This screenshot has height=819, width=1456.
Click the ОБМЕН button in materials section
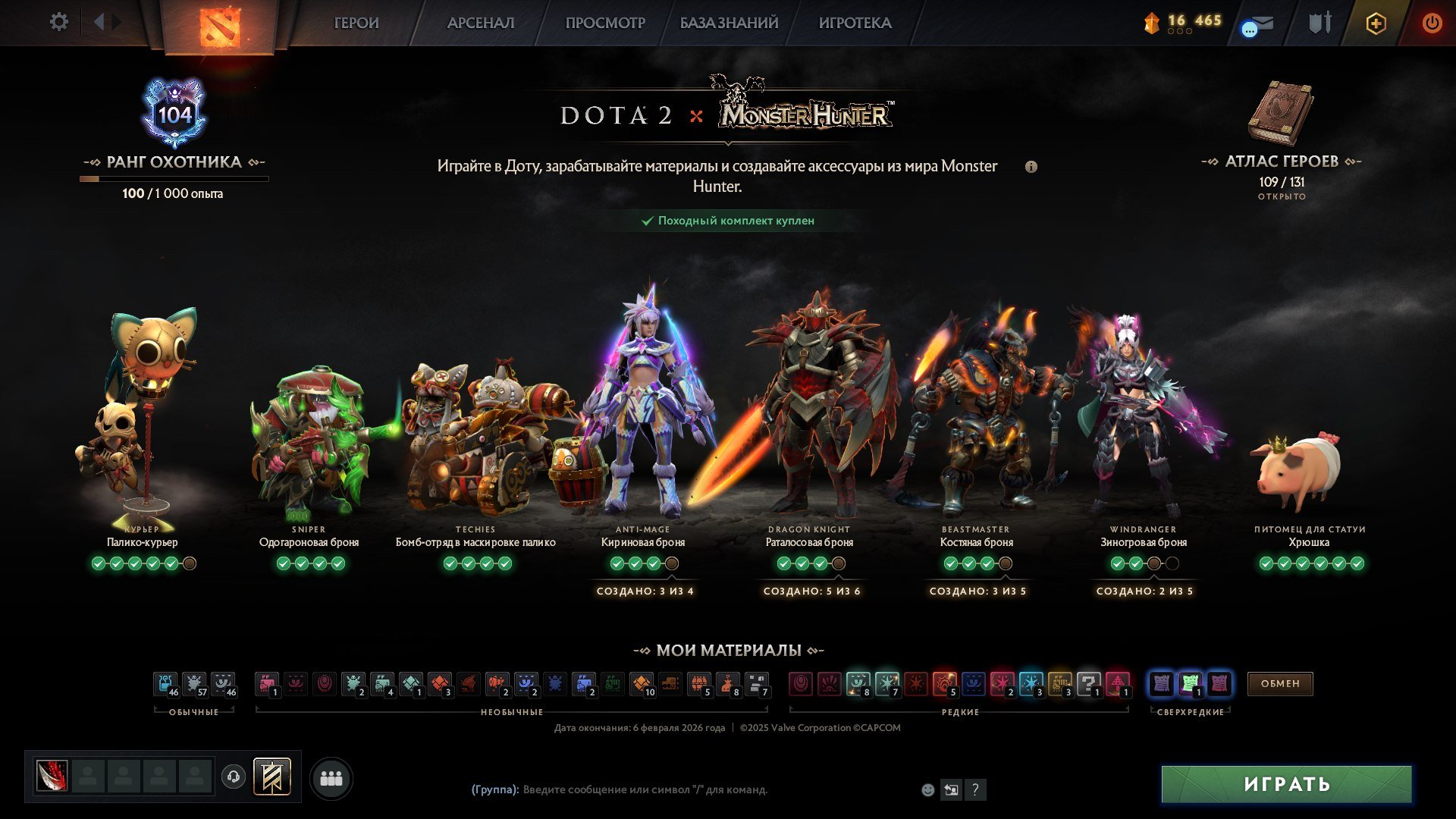point(1280,684)
